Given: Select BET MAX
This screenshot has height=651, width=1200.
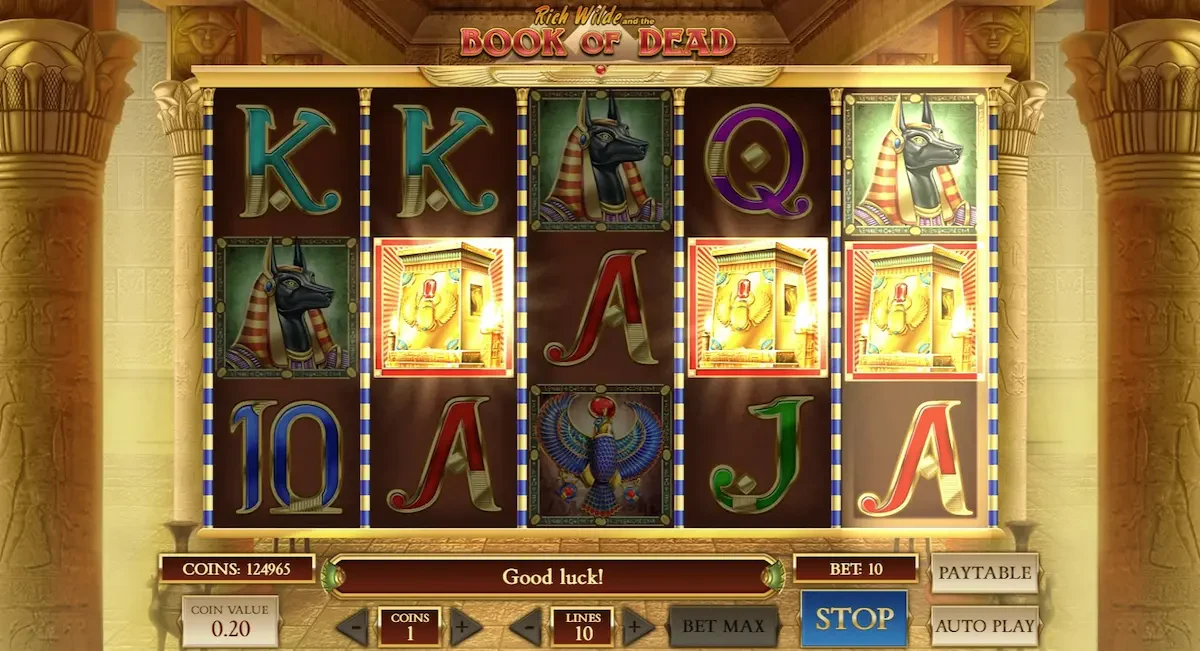Looking at the screenshot, I should pyautogui.click(x=723, y=627).
